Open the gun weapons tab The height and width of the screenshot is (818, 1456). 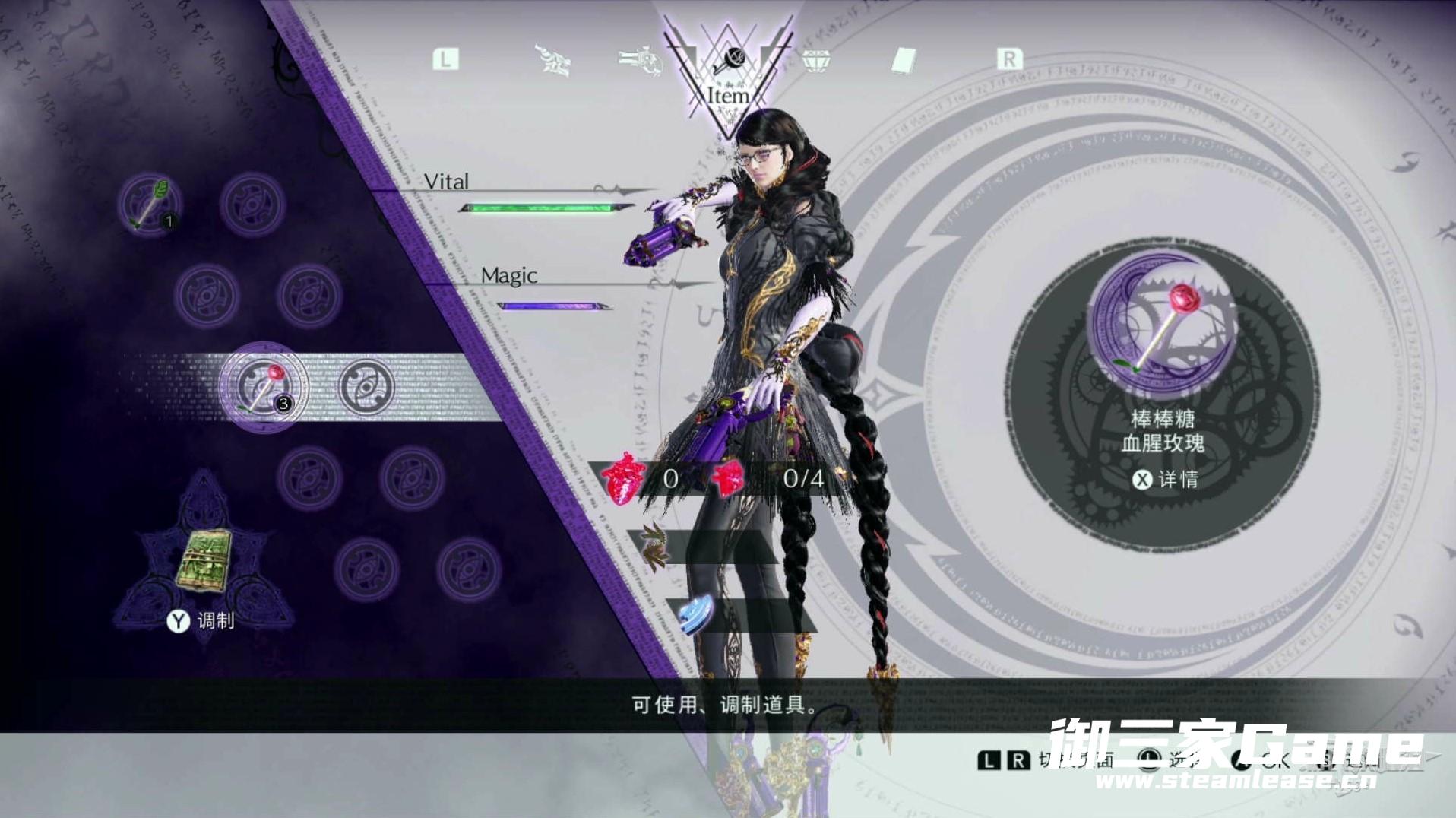coord(639,59)
